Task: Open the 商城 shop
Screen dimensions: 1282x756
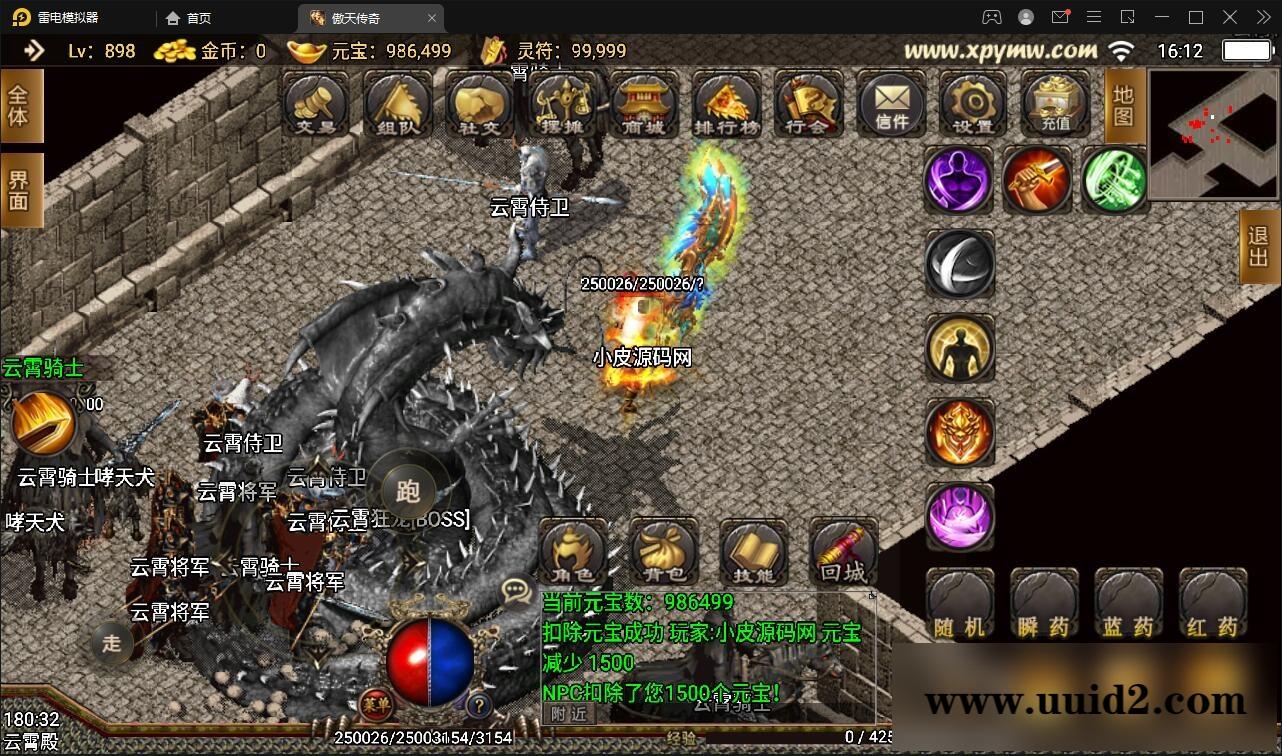Action: tap(644, 103)
